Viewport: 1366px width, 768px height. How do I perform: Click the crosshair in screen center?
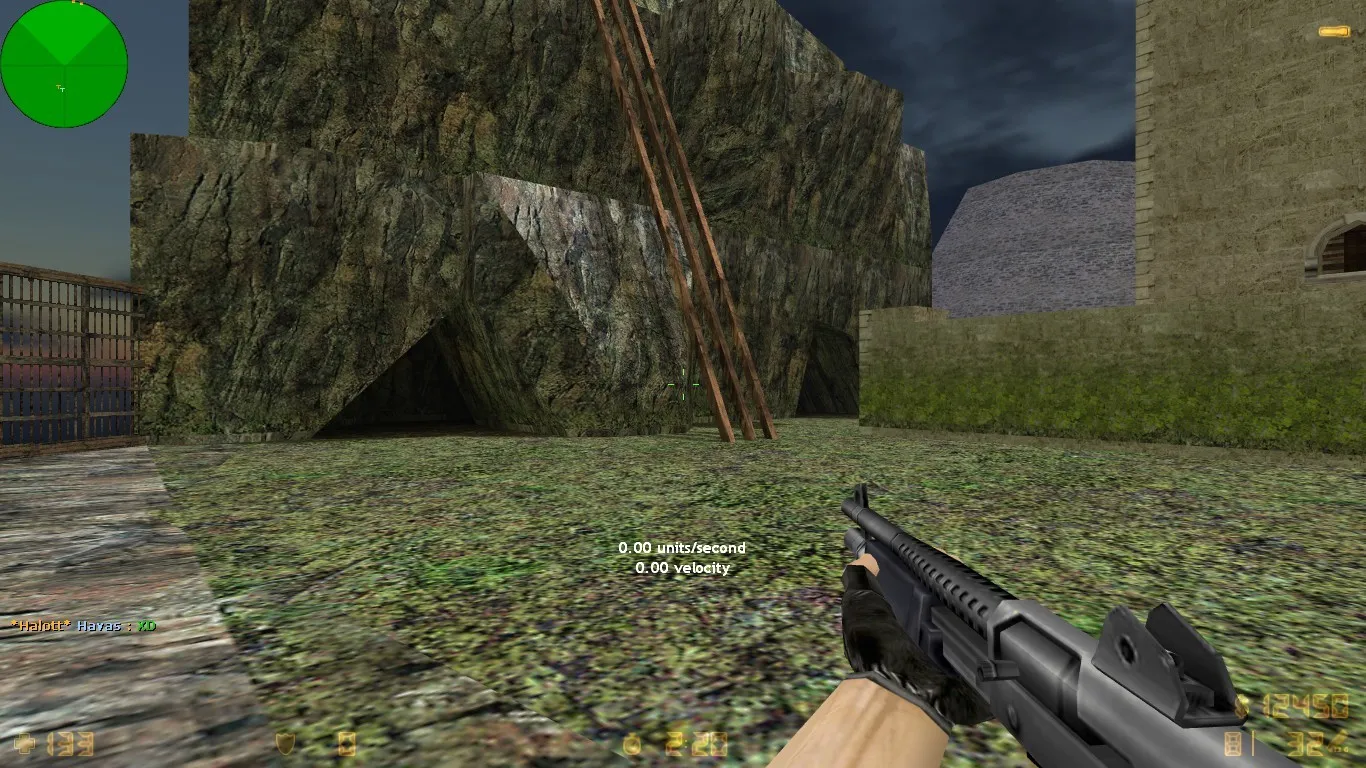pos(681,385)
